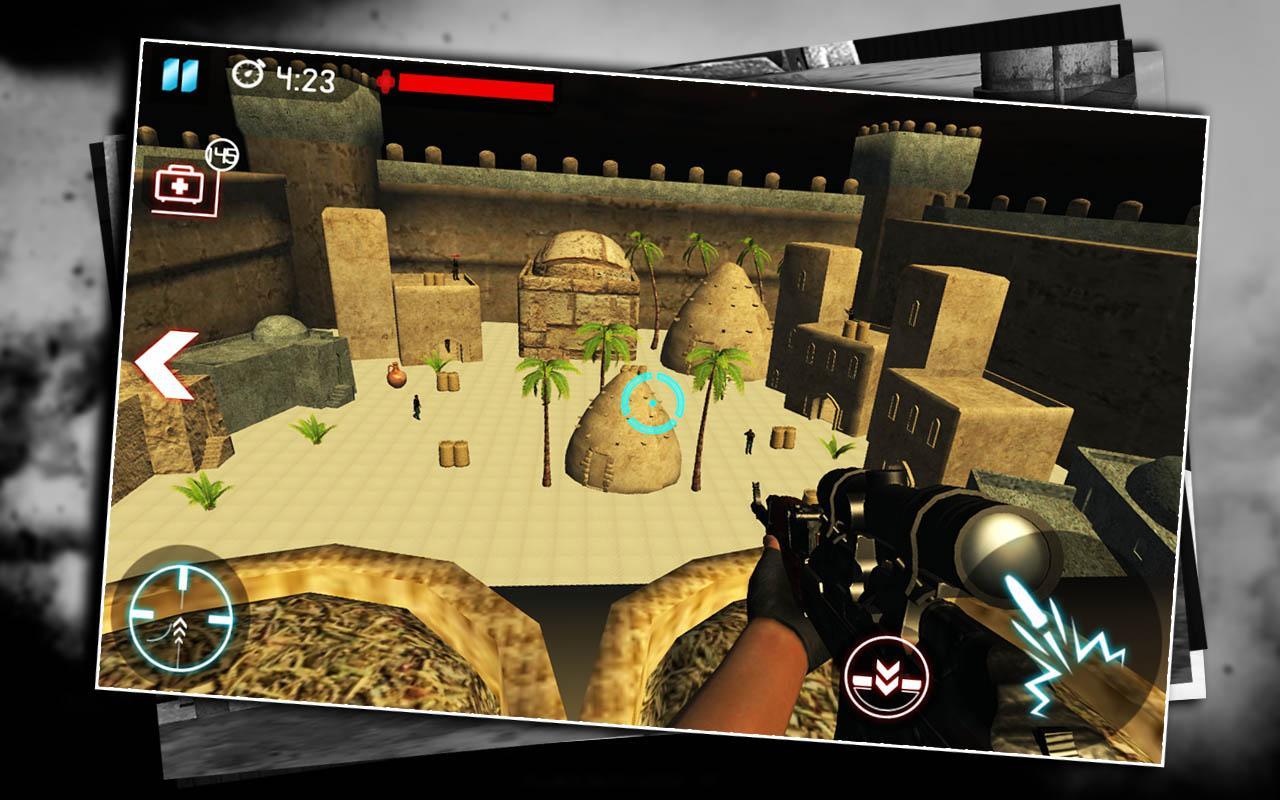
Task: Tap the medkit count badge showing 145
Action: click(x=222, y=151)
